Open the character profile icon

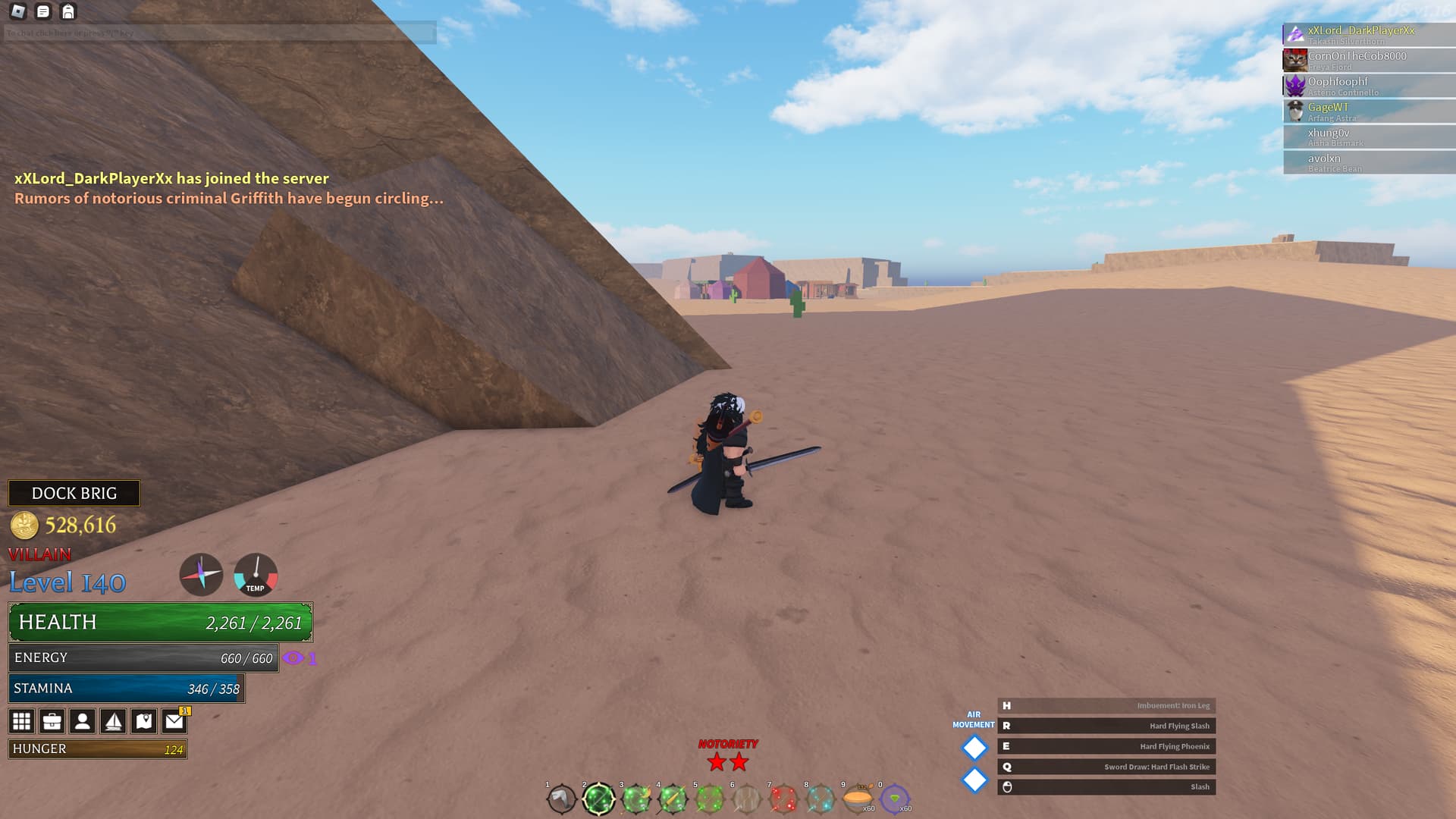(83, 721)
